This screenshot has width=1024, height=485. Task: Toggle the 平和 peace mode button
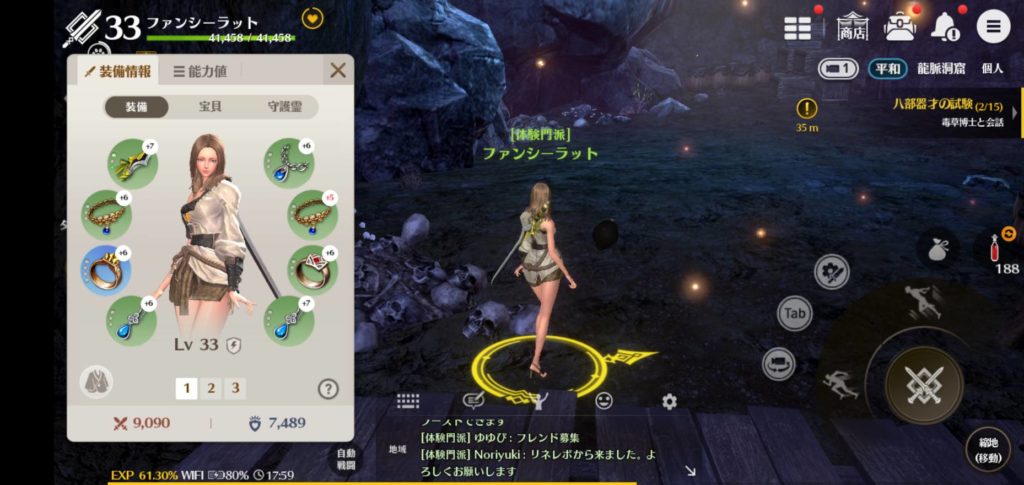(887, 69)
